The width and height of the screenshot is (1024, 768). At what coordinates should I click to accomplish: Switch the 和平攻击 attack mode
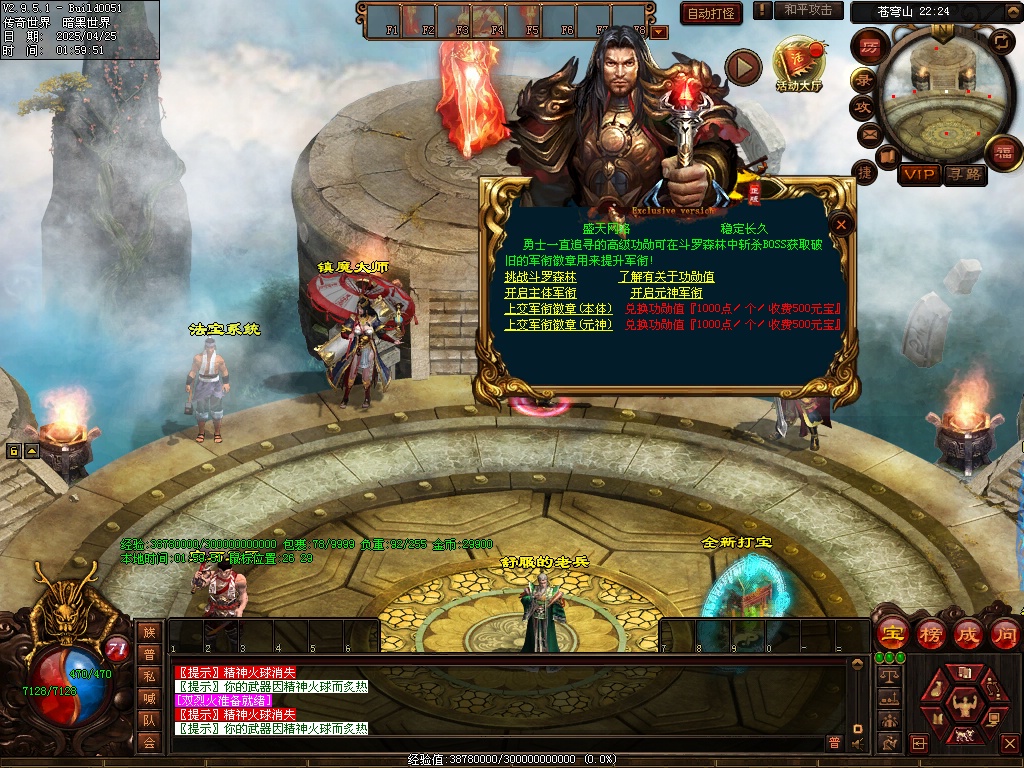pyautogui.click(x=808, y=10)
